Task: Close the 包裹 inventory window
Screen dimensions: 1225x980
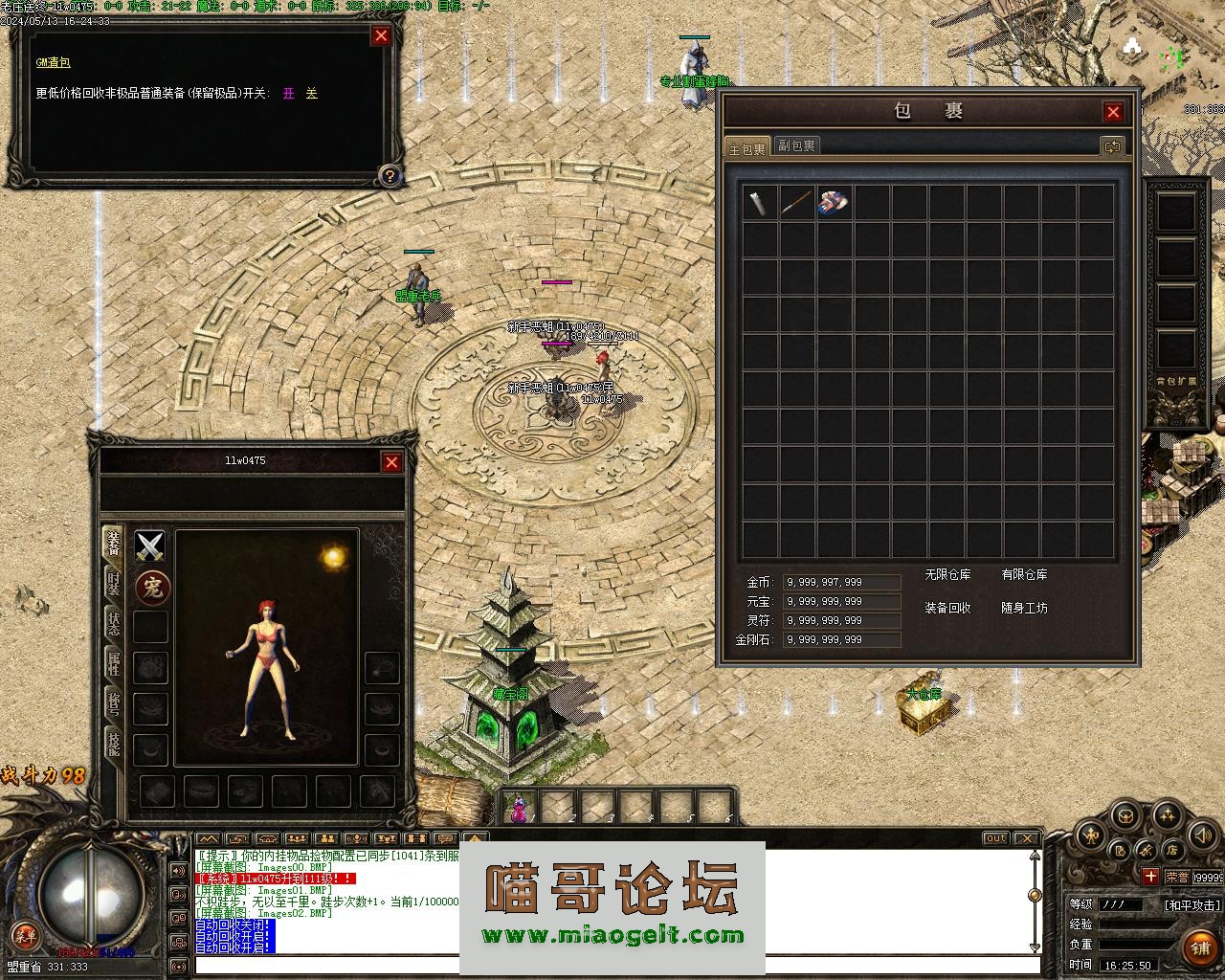Action: (x=1112, y=112)
